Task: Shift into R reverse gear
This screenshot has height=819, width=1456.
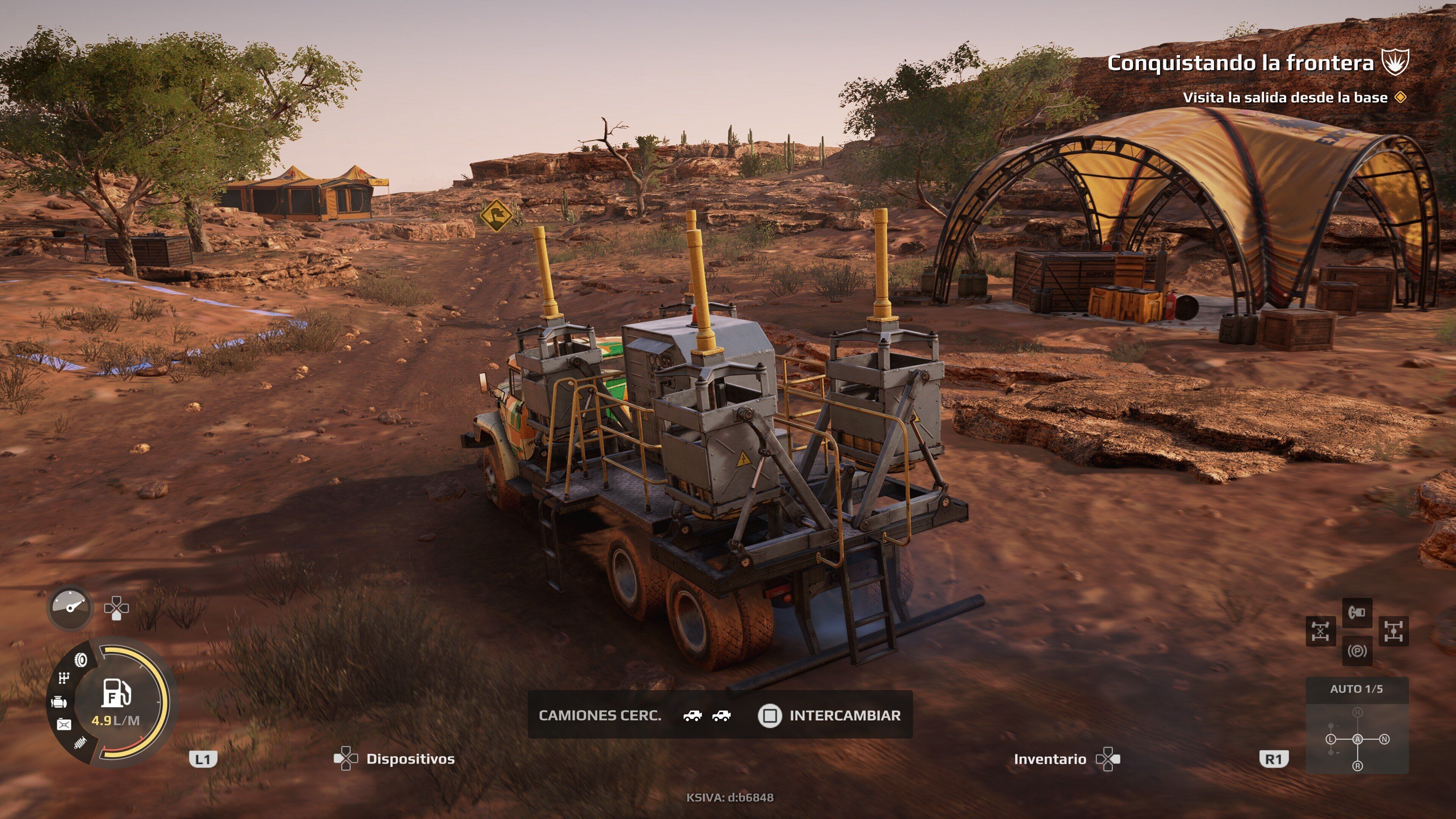Action: [1357, 766]
